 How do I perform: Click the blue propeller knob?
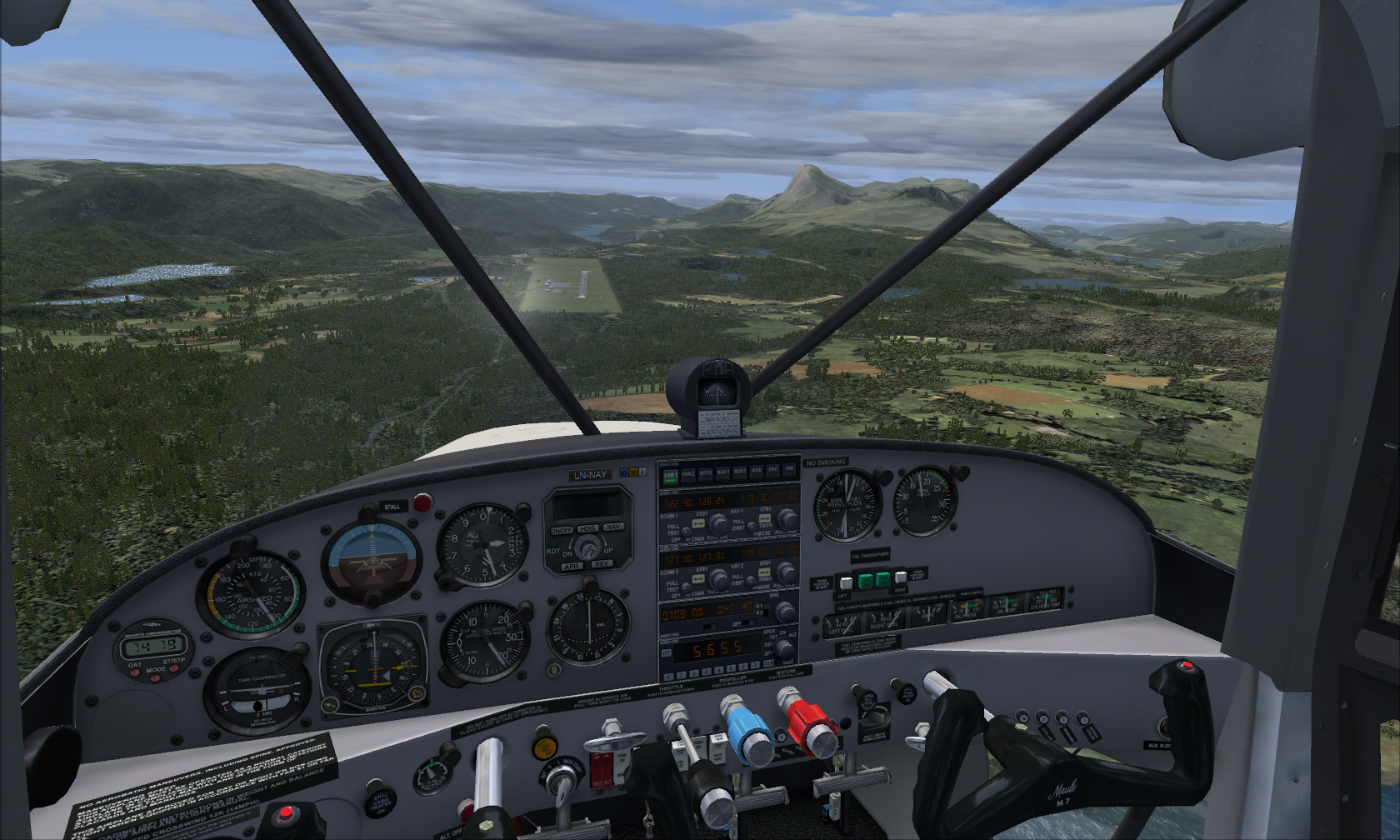coord(749,733)
